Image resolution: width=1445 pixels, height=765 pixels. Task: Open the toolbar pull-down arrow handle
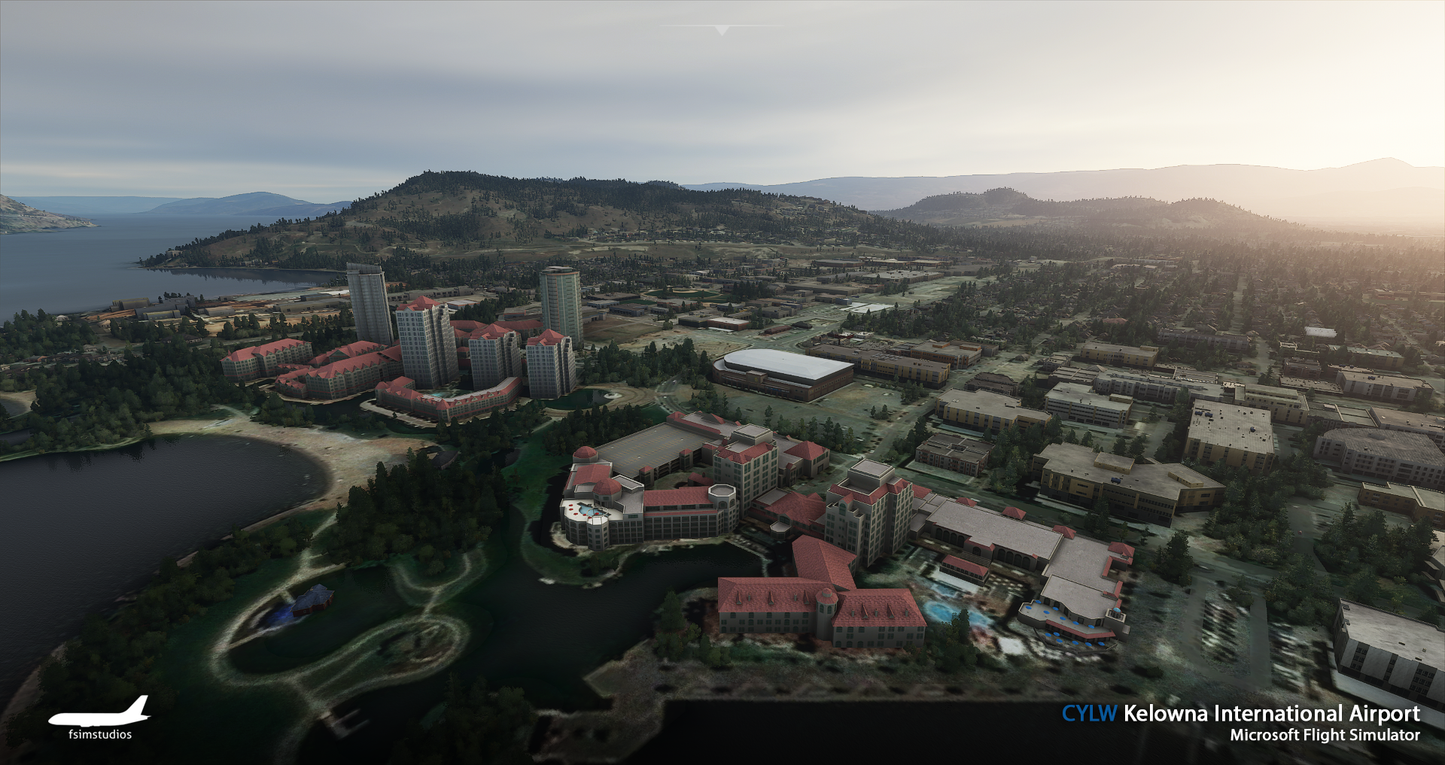tap(721, 30)
